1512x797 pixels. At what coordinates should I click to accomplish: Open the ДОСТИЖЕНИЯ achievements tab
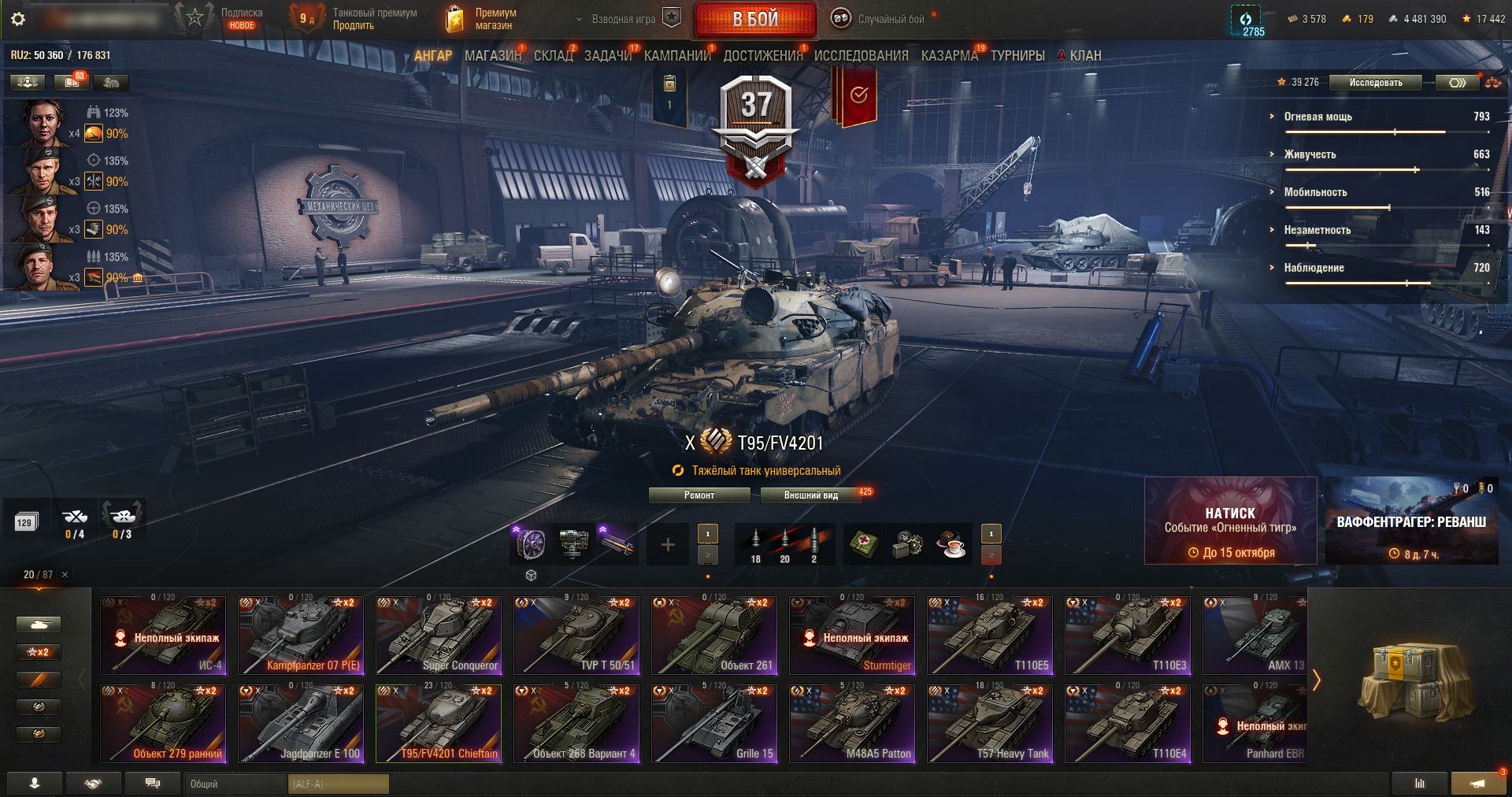point(762,56)
